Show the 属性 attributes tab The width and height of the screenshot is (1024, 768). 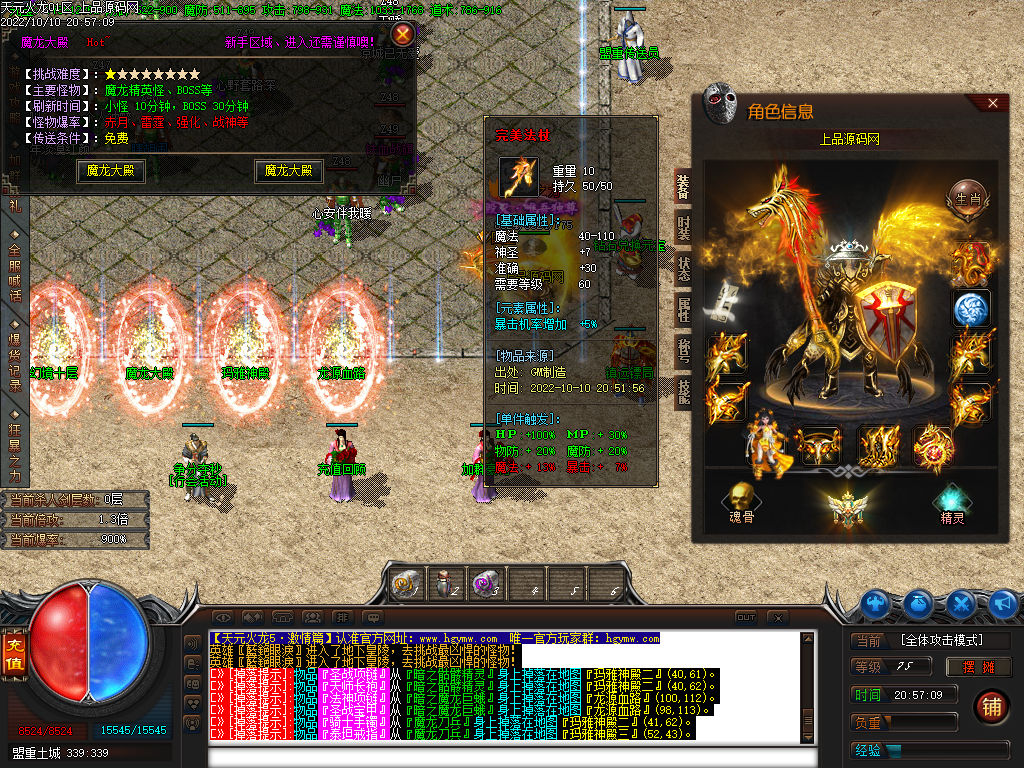(683, 310)
